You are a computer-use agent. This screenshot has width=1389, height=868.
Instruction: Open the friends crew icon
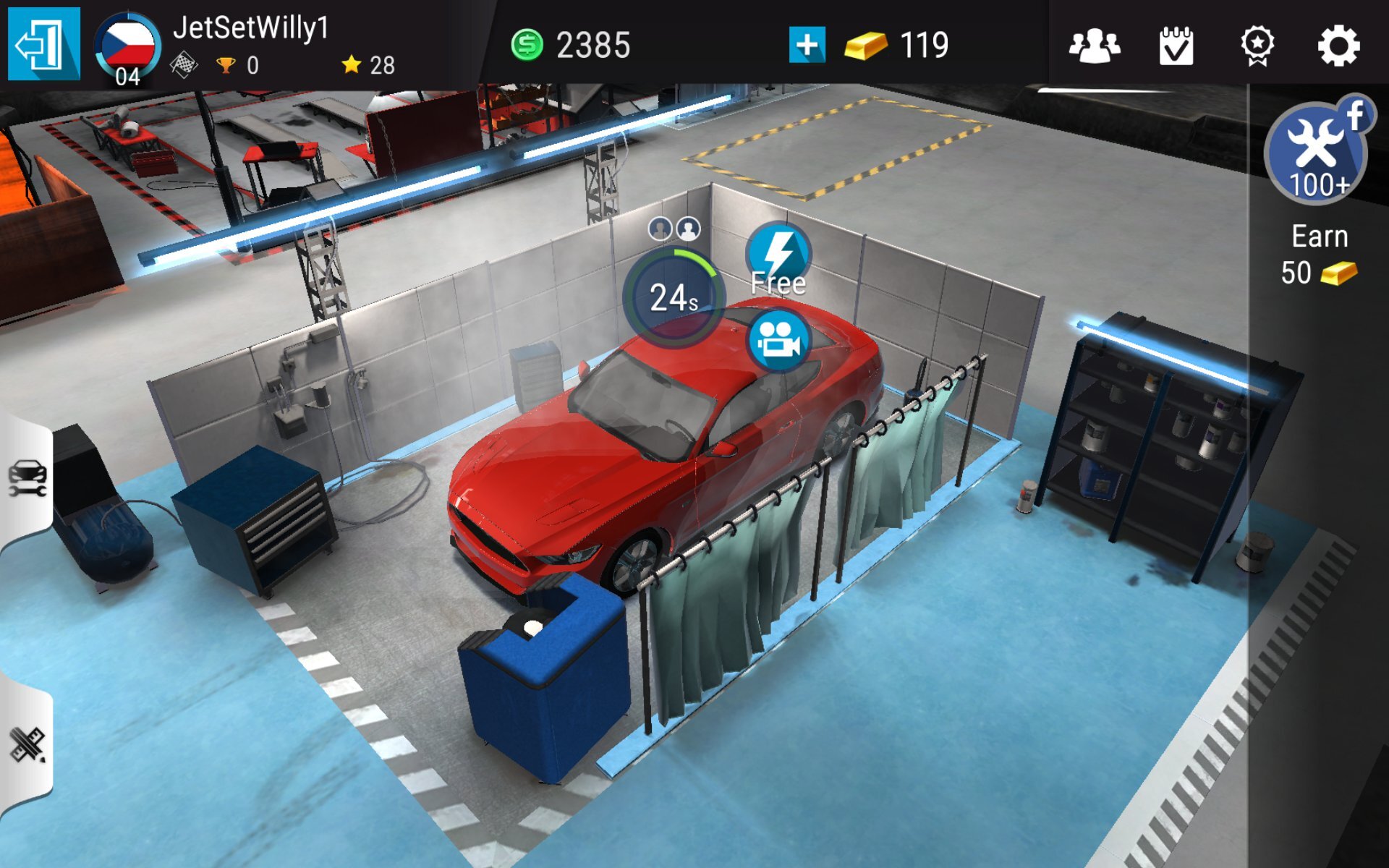pos(1094,46)
